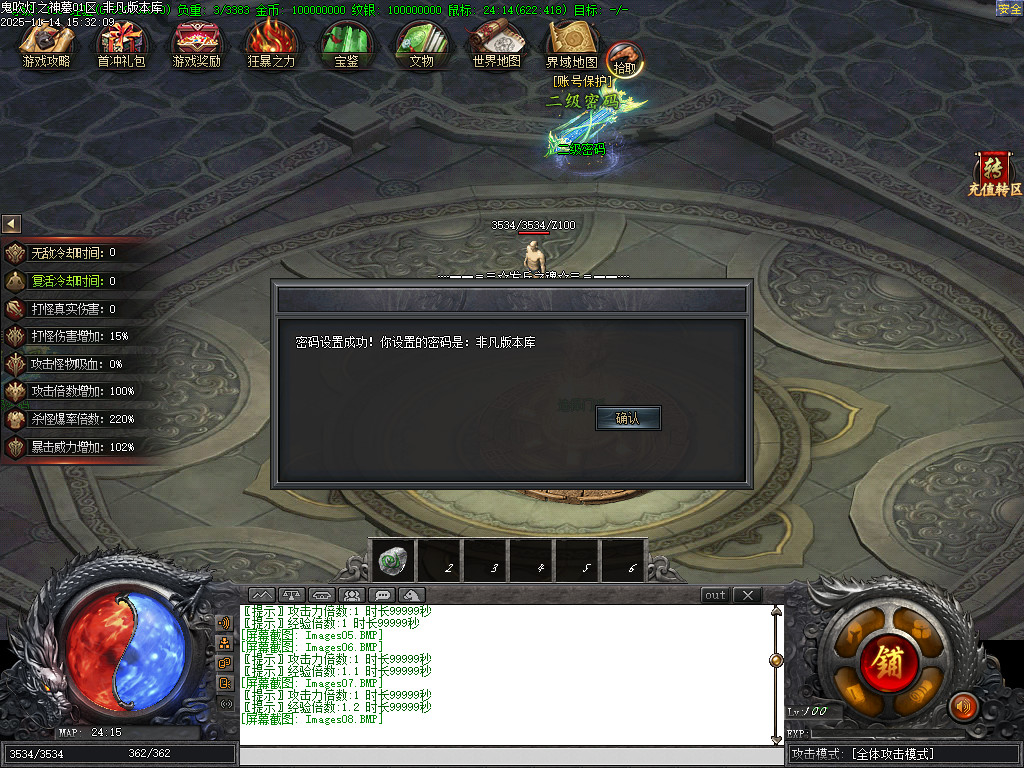Open the 游戏攻略 game guide

point(47,45)
